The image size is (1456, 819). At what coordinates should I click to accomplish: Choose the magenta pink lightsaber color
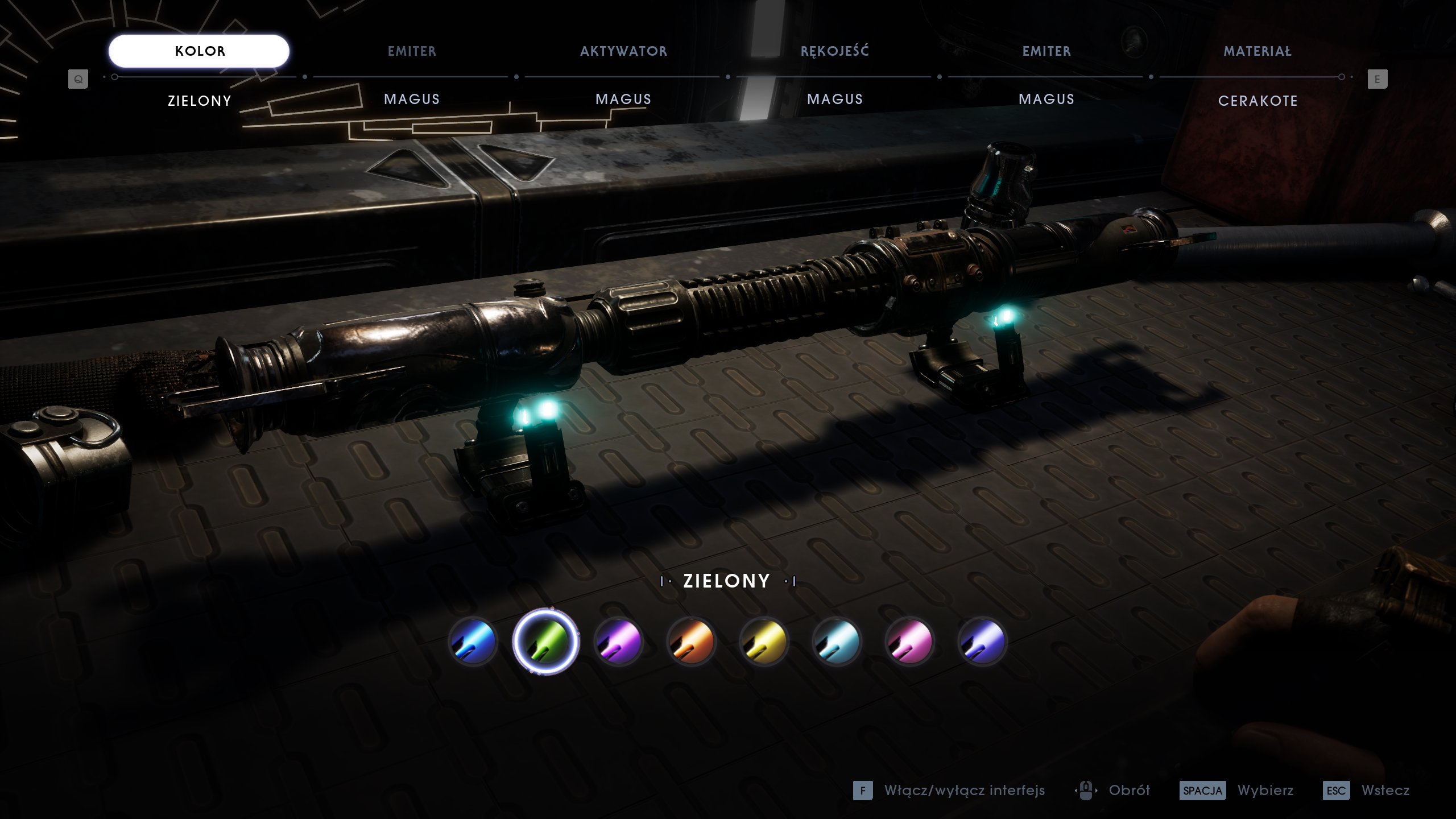click(x=909, y=642)
